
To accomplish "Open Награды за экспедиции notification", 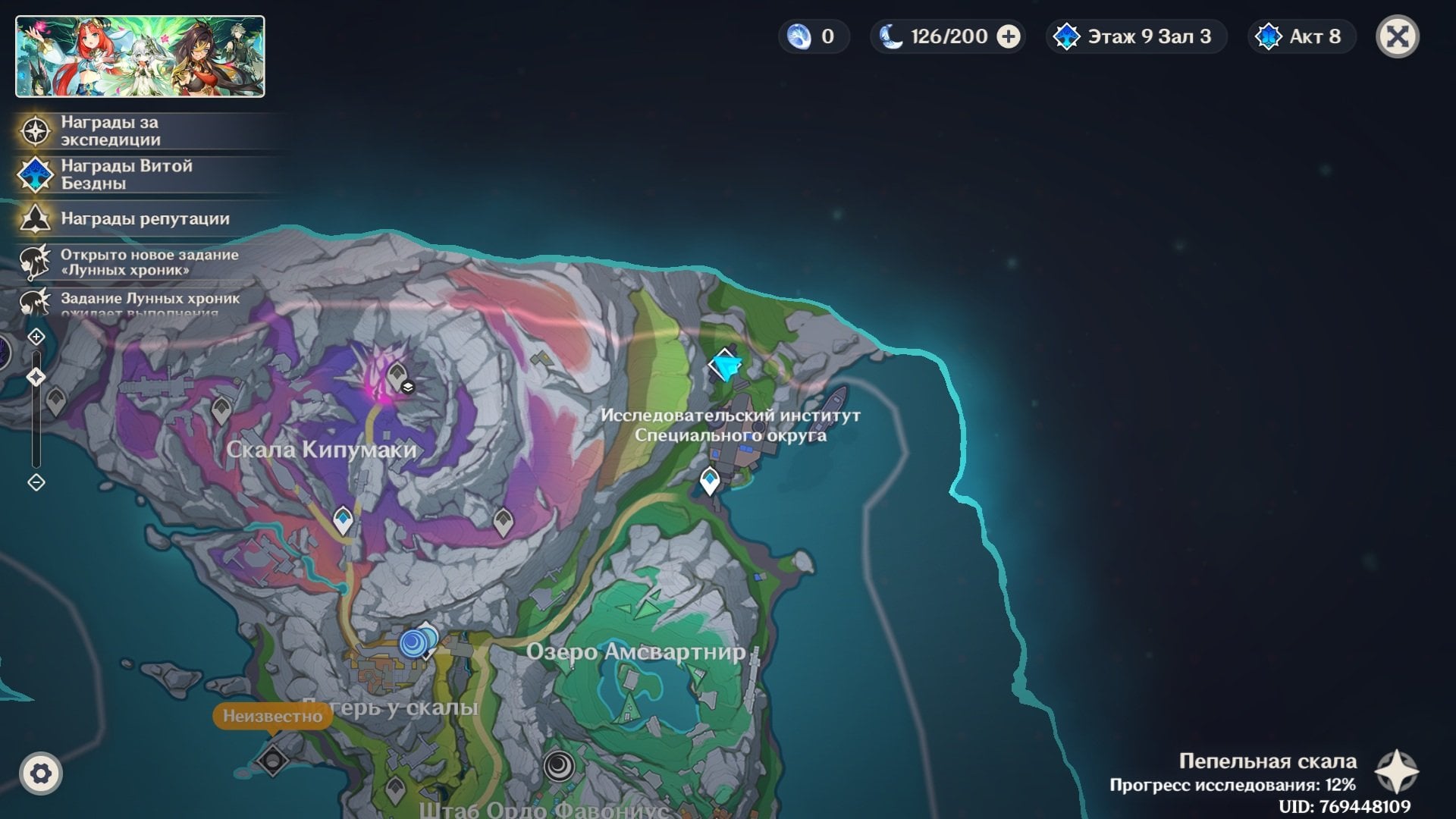I will [x=110, y=131].
